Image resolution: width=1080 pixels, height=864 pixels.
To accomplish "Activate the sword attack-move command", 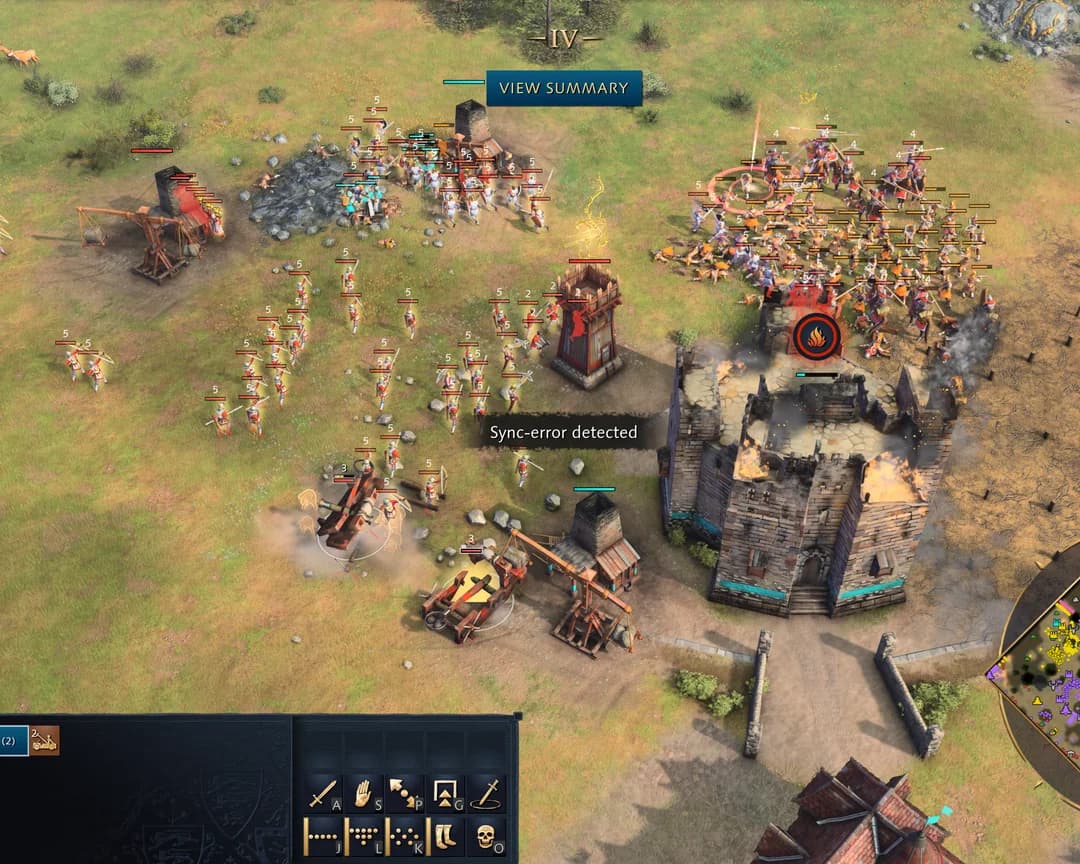I will (x=322, y=794).
